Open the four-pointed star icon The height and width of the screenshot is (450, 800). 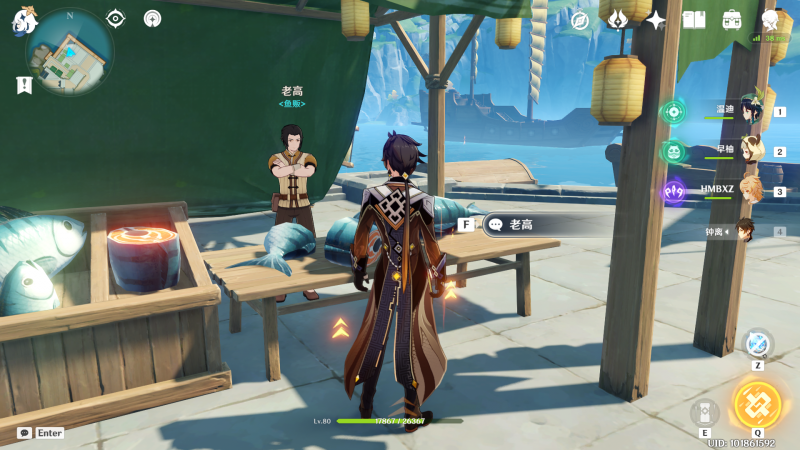coord(656,20)
